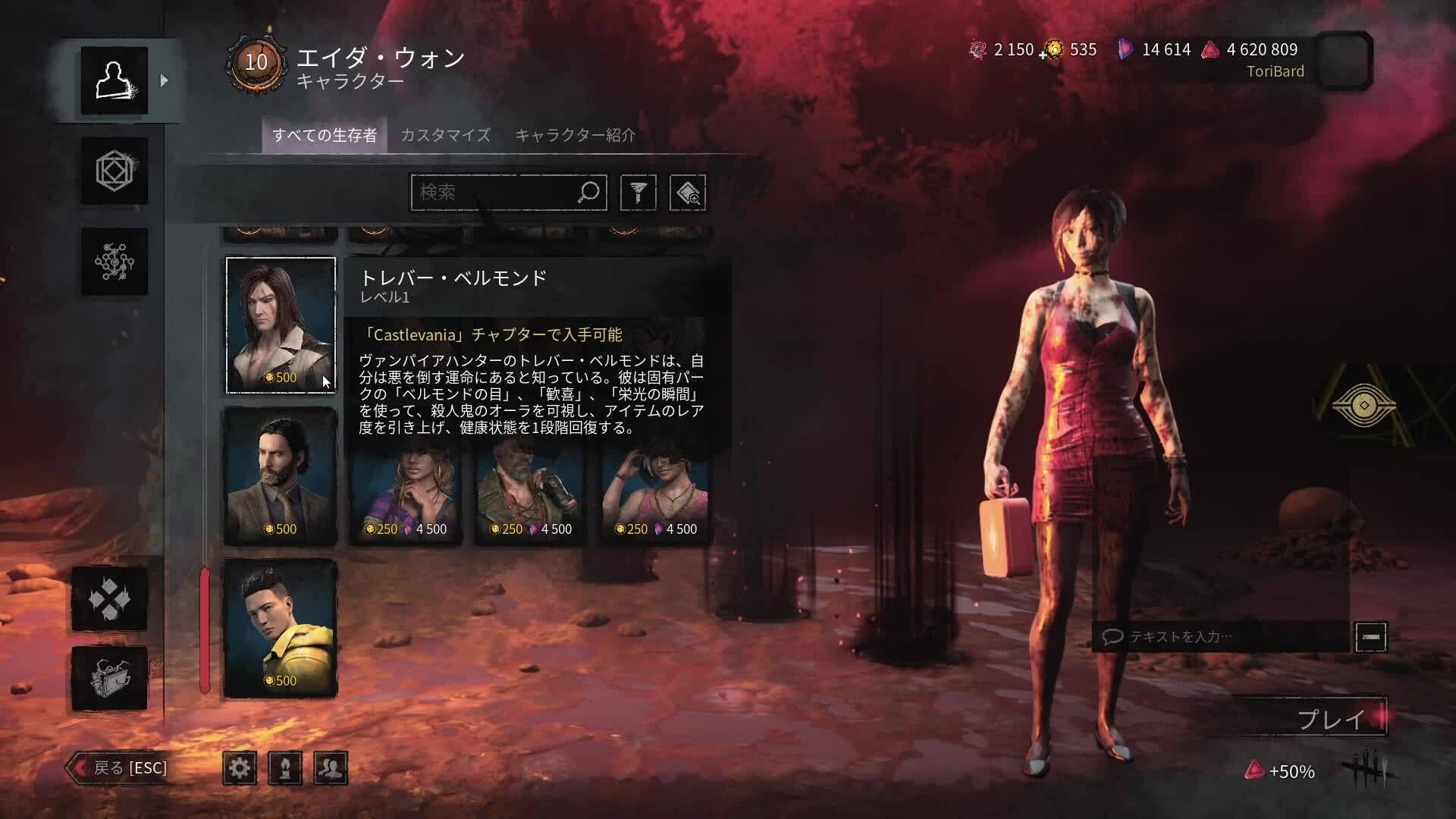Open the loadout menu with the hexagon icon
This screenshot has width=1456, height=819.
115,171
